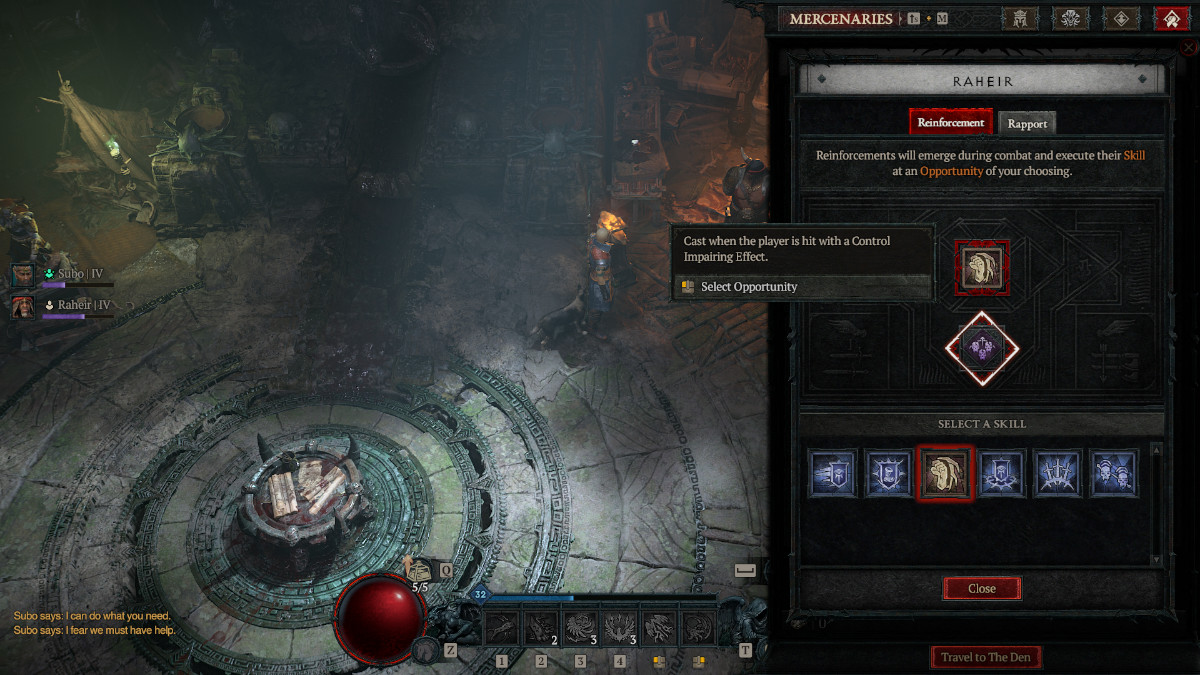Open the helmet icon tab at top
1200x675 pixels.
pos(1019,19)
